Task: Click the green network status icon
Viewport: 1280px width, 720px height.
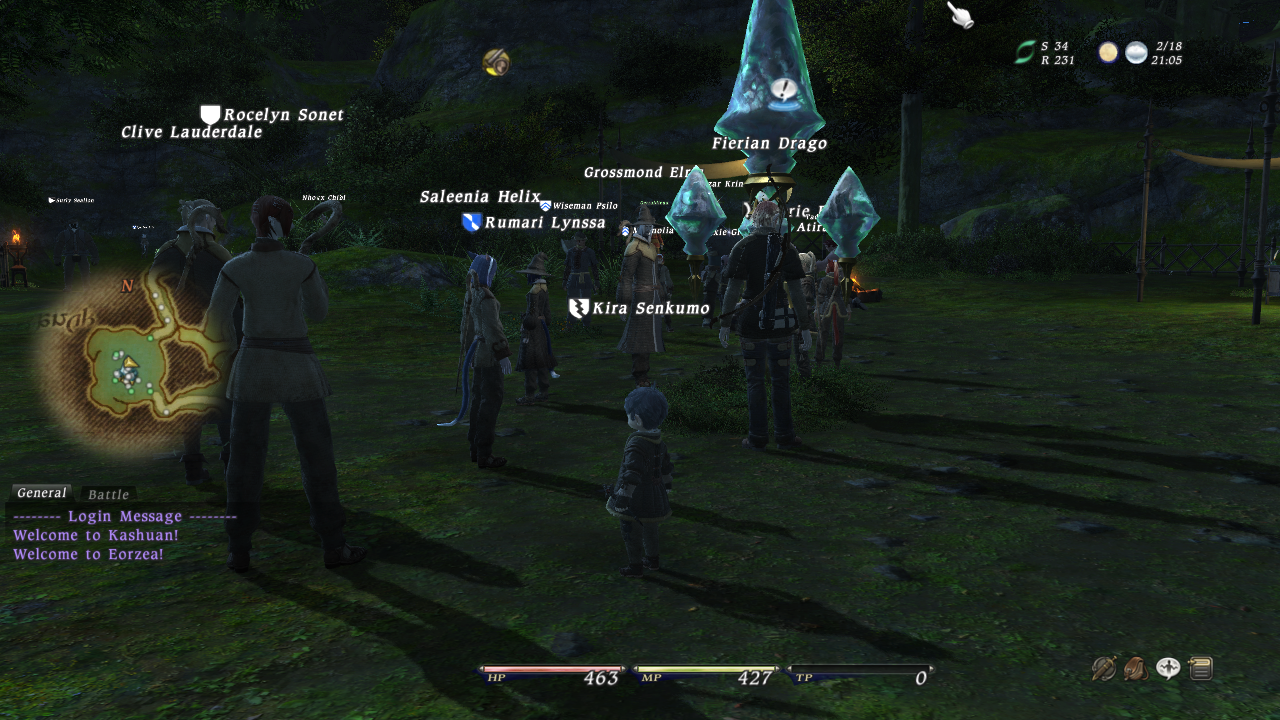Action: coord(1025,53)
